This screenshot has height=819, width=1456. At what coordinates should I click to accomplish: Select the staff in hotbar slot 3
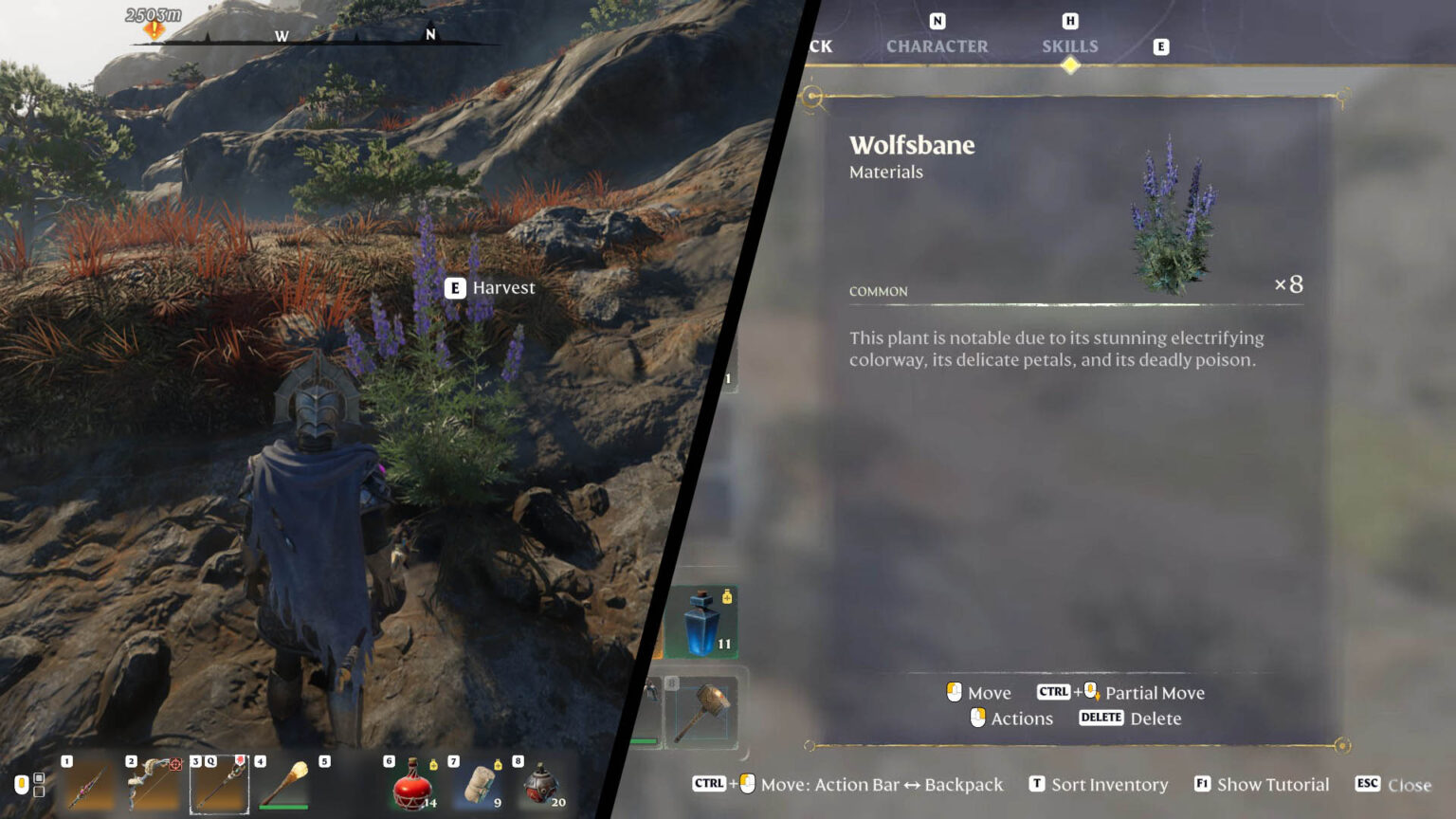(x=218, y=784)
